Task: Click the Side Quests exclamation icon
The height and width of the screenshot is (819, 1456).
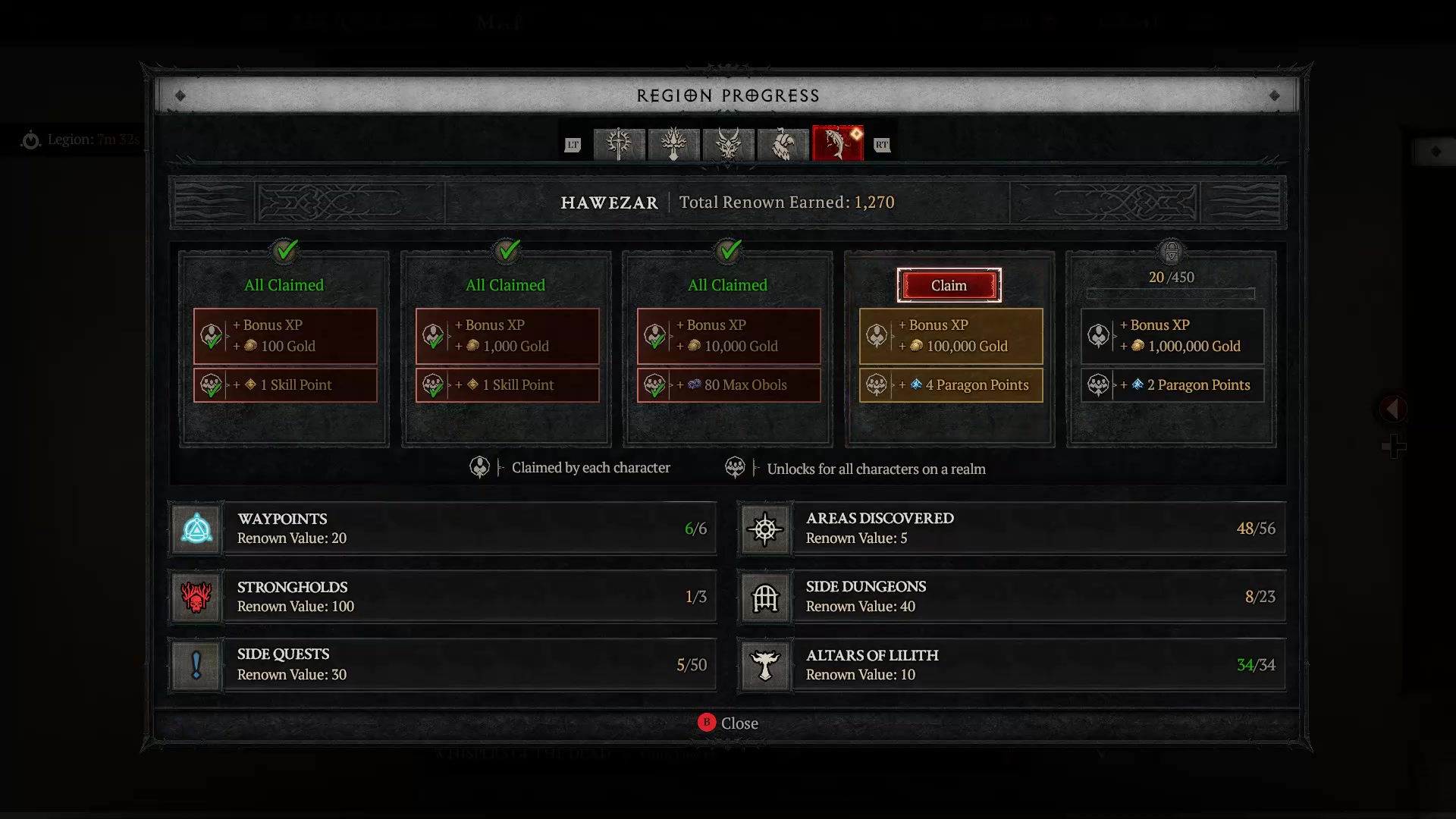Action: [x=196, y=665]
